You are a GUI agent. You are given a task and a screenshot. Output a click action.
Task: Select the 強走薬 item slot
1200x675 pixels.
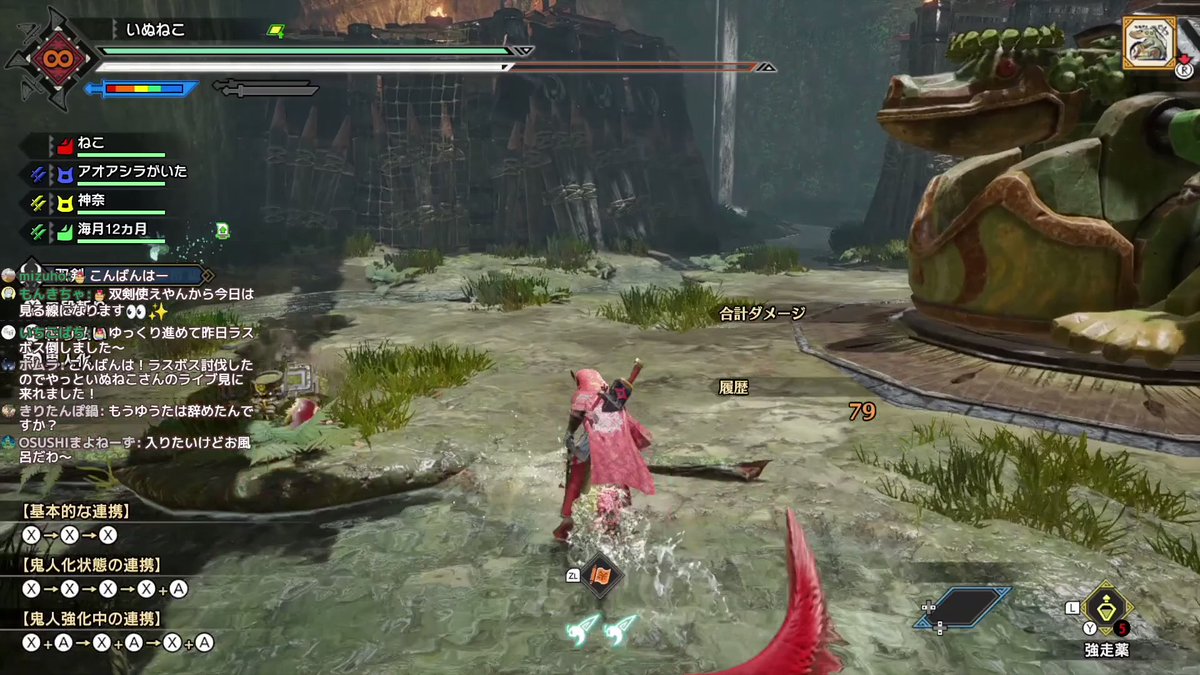coord(1106,605)
